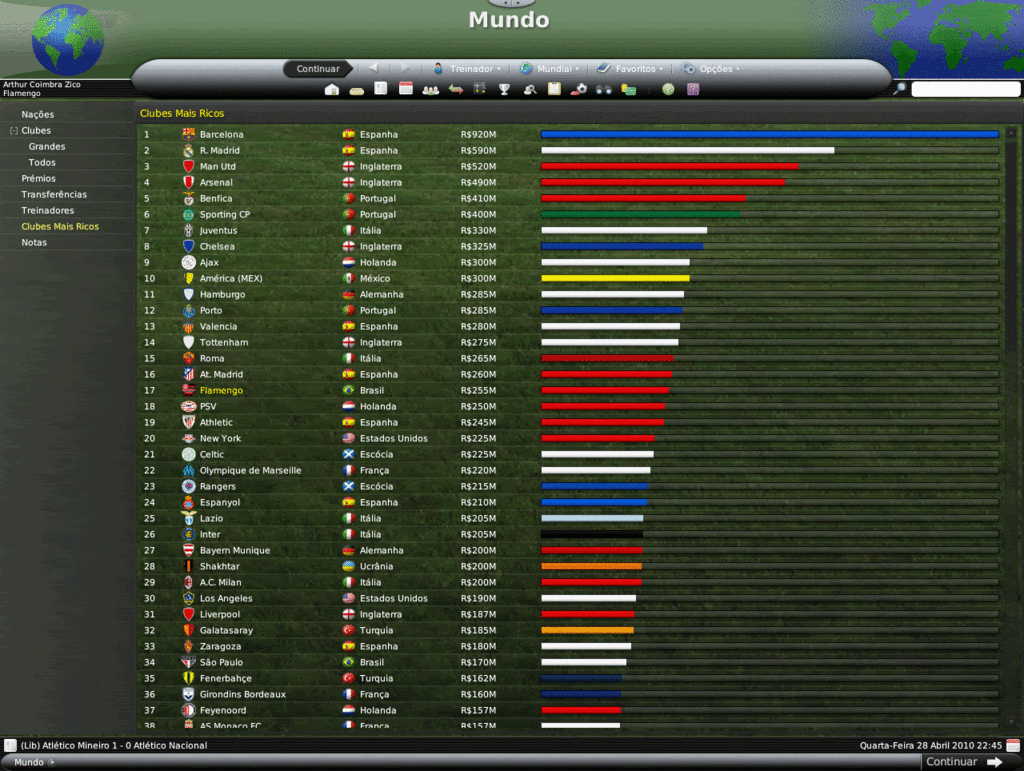Click the search text field

[x=965, y=89]
